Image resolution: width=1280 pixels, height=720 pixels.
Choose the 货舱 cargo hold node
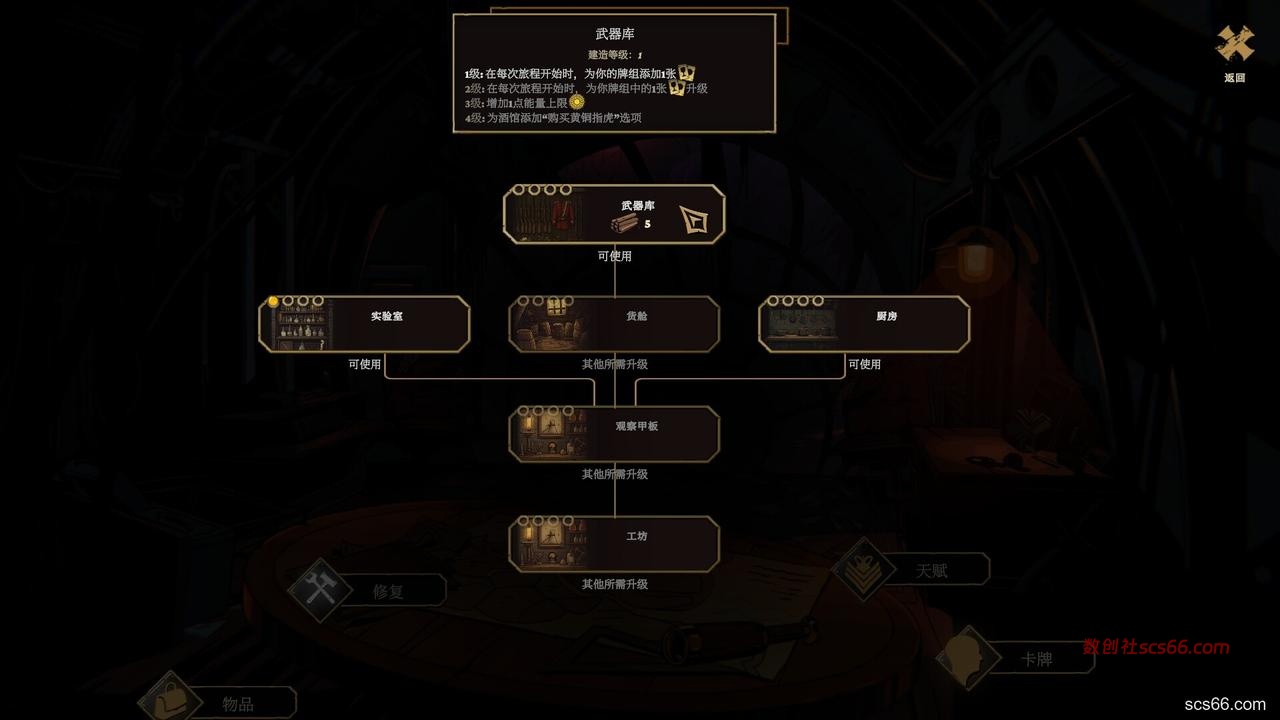point(614,324)
